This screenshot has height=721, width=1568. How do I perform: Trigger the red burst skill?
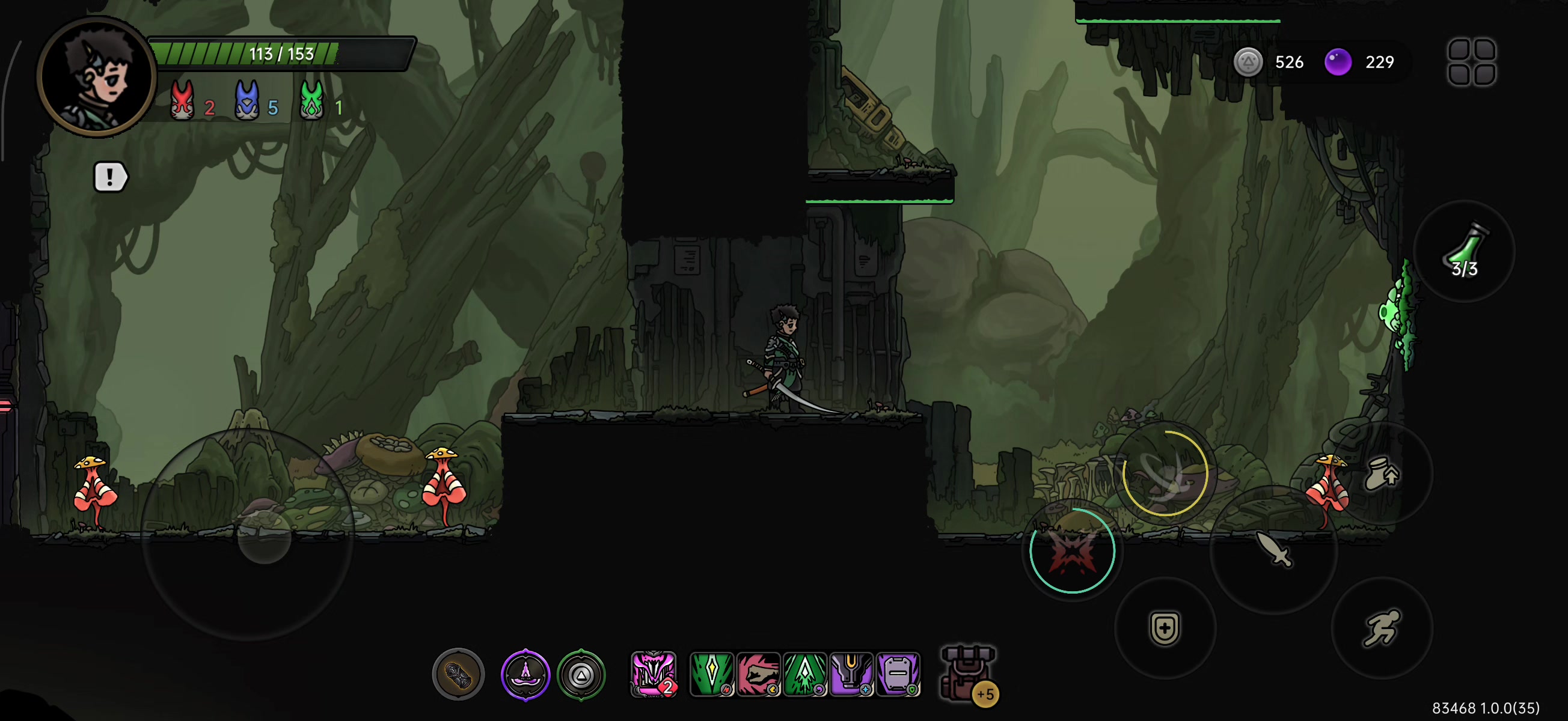[x=1071, y=550]
